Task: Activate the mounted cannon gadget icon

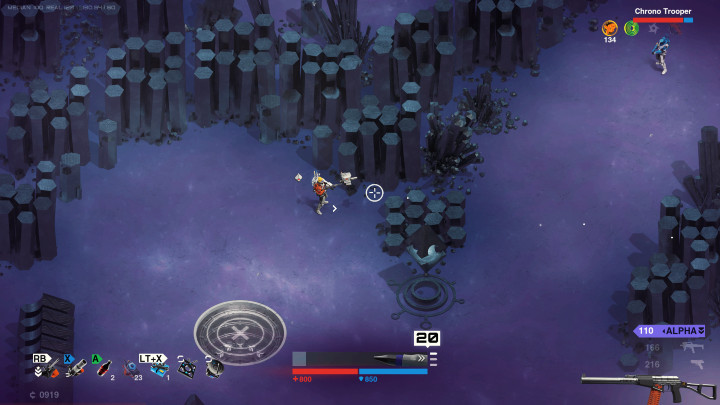Action: [75, 370]
